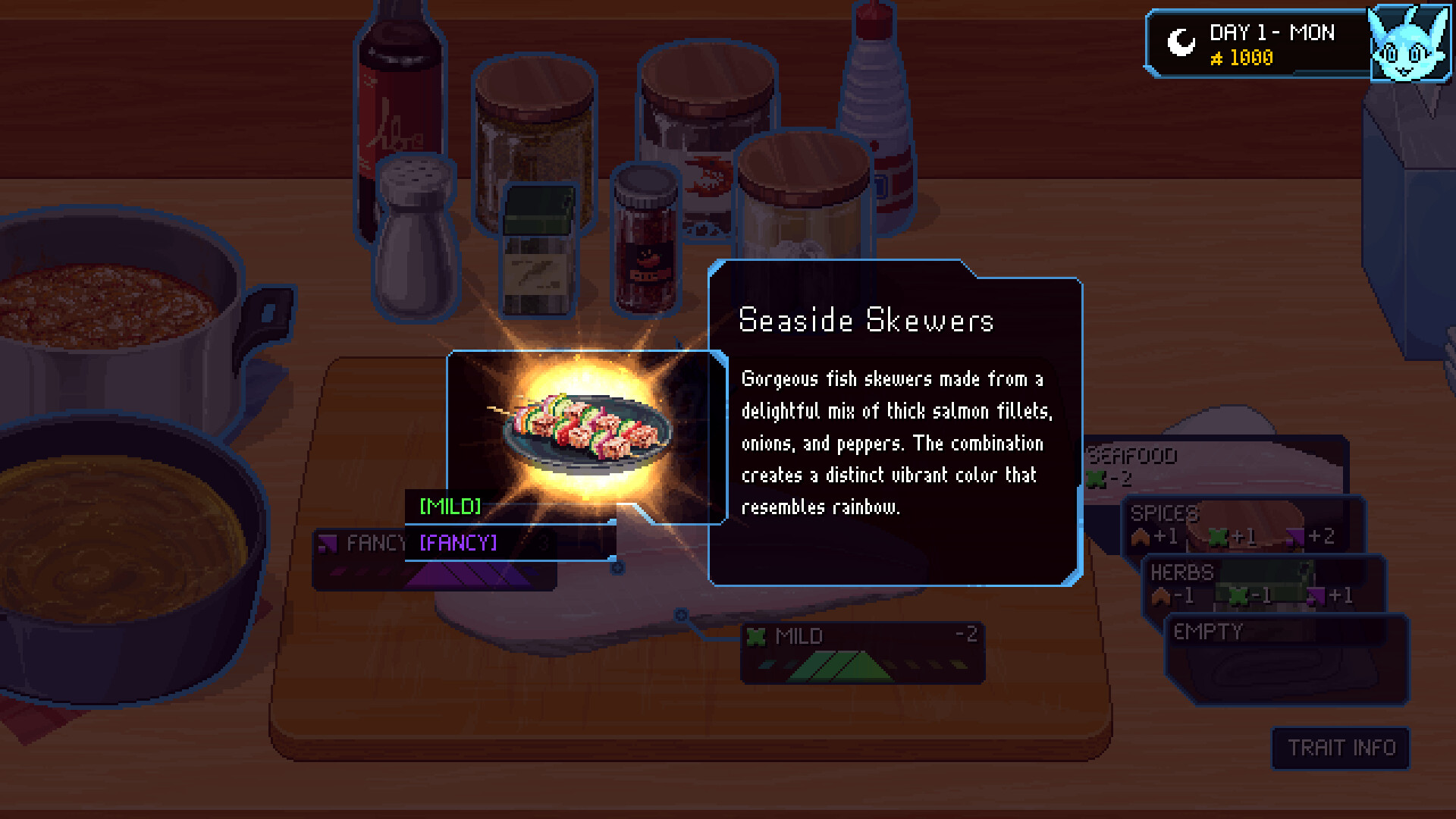The height and width of the screenshot is (819, 1456).
Task: Expand the EMPTY ingredient slot
Action: coord(1208,631)
